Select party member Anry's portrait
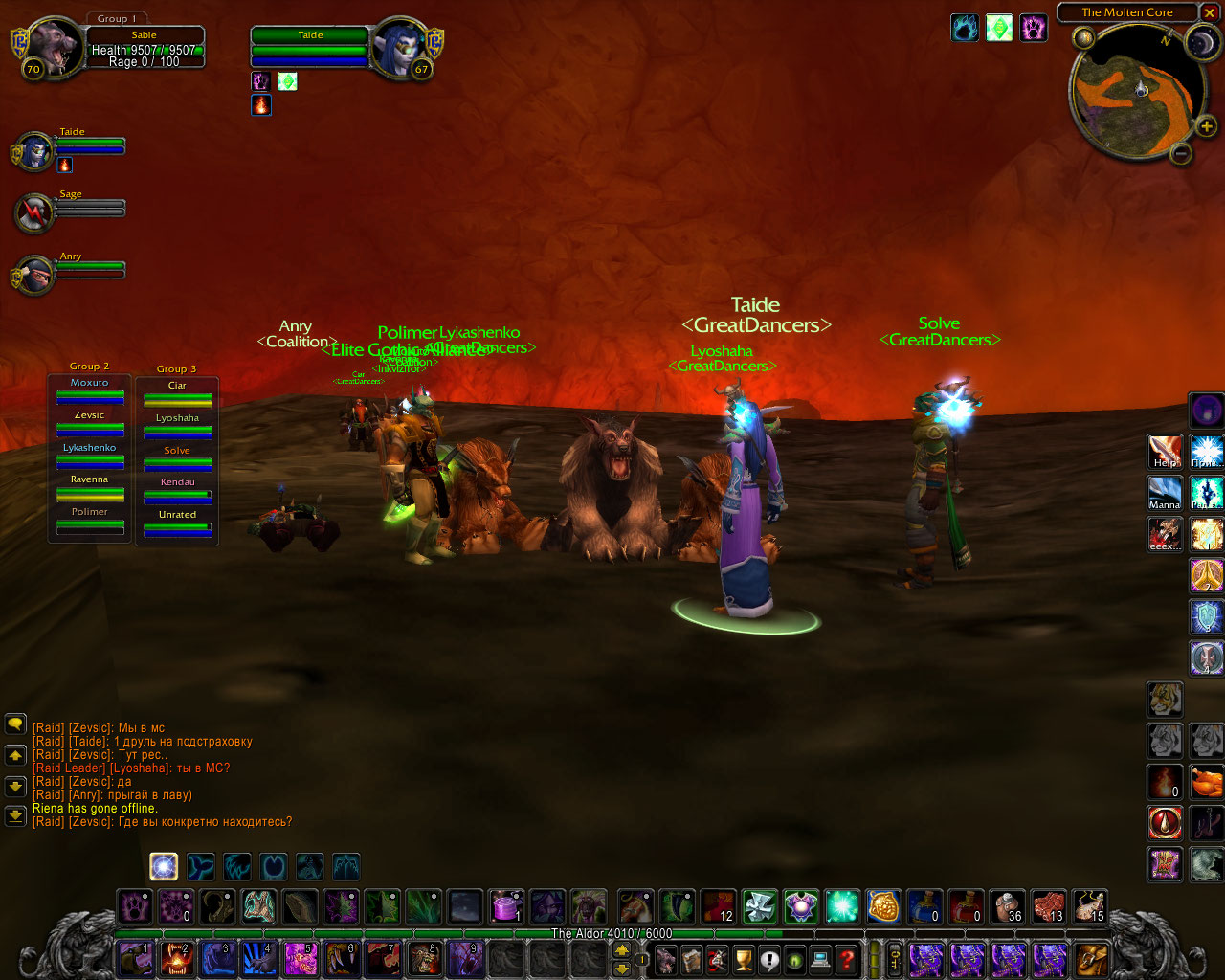The image size is (1225, 980). [x=34, y=275]
